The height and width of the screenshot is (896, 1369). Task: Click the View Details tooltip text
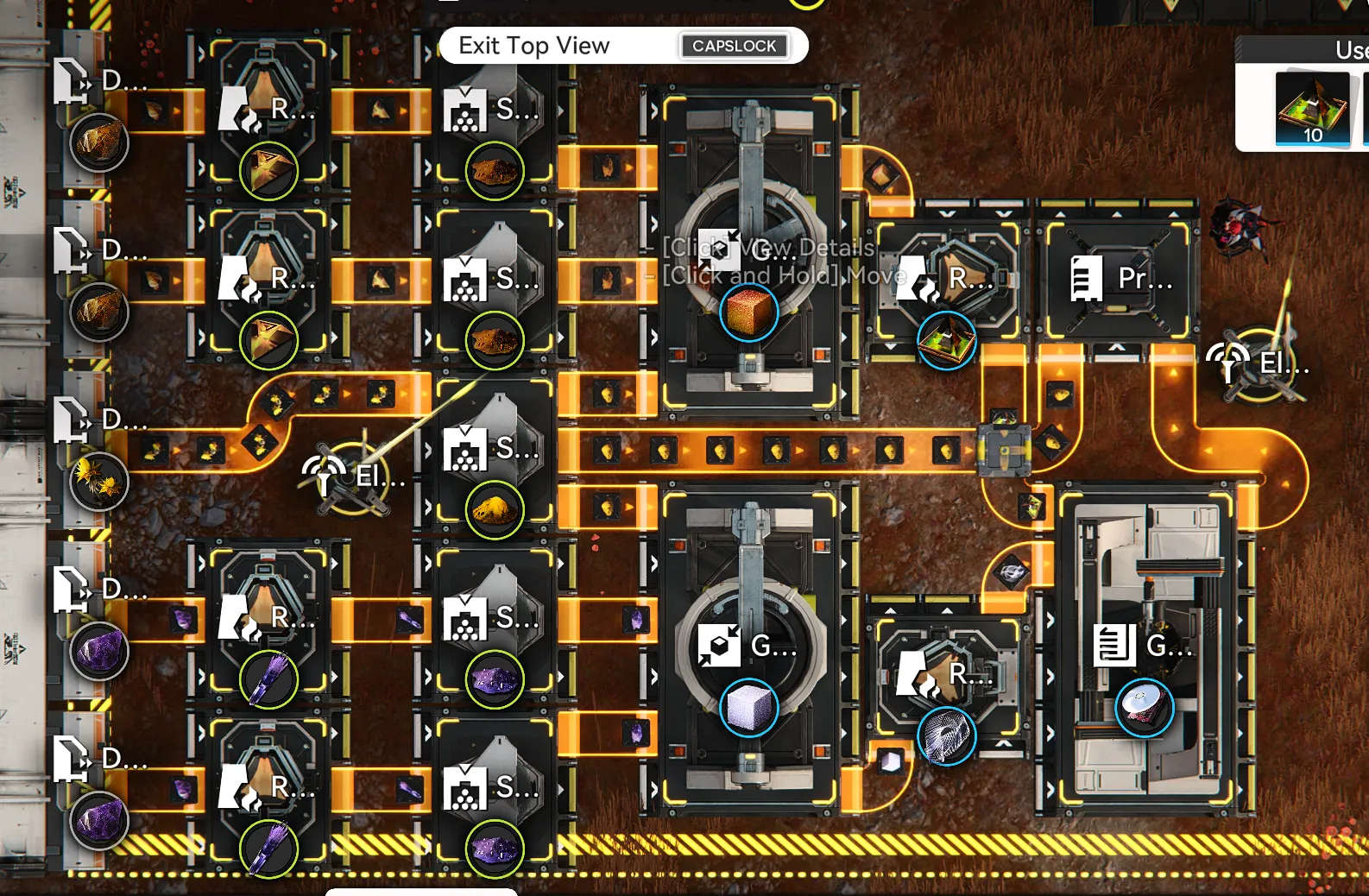pos(768,248)
